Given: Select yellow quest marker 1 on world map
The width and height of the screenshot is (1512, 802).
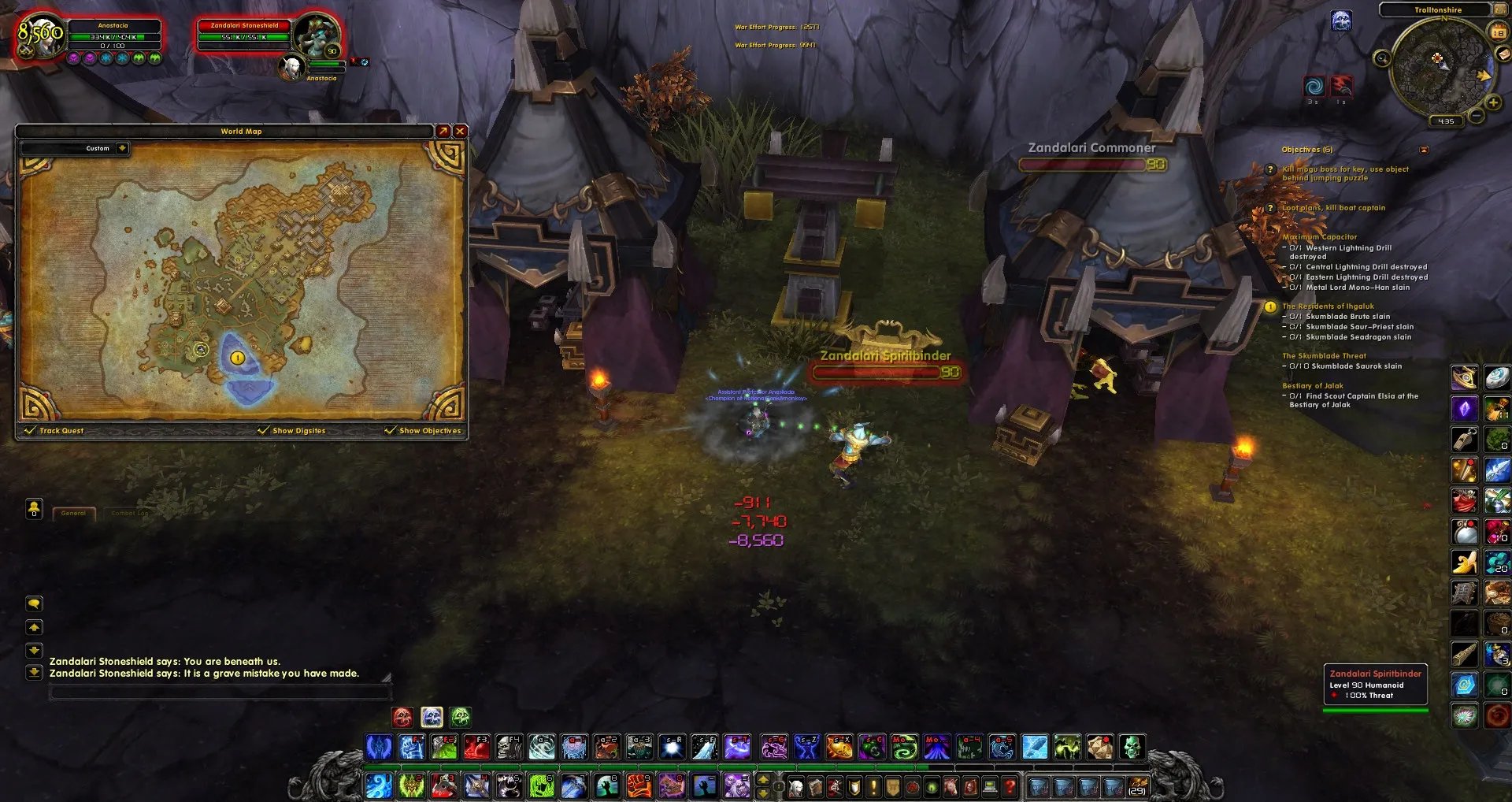Looking at the screenshot, I should click(x=237, y=358).
